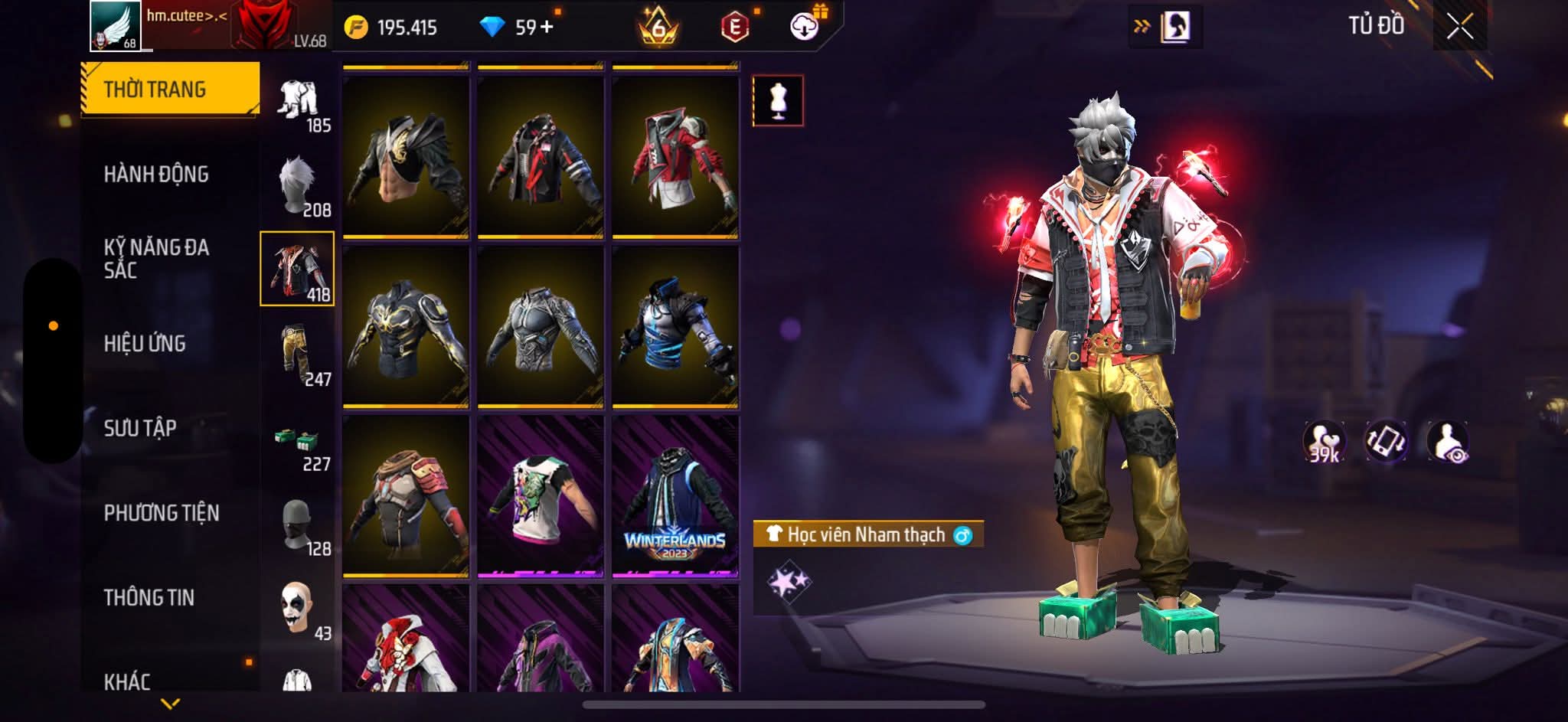
Task: Open the character showcase icon with double arrows
Action: 1165,28
